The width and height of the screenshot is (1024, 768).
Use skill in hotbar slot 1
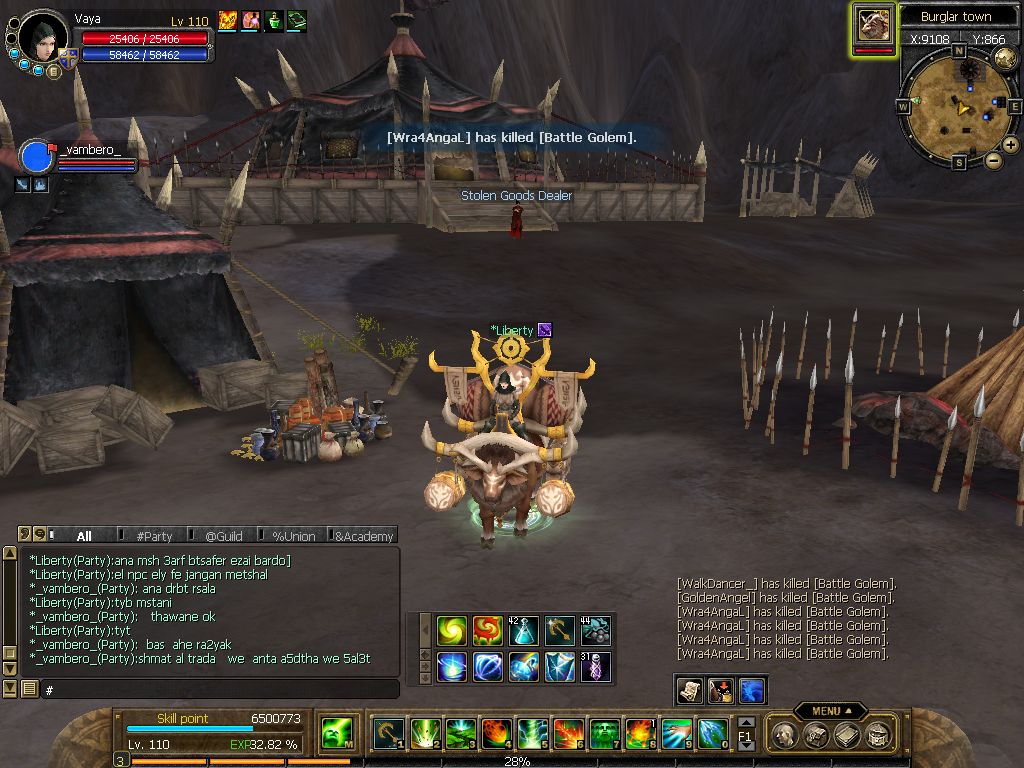pyautogui.click(x=388, y=734)
